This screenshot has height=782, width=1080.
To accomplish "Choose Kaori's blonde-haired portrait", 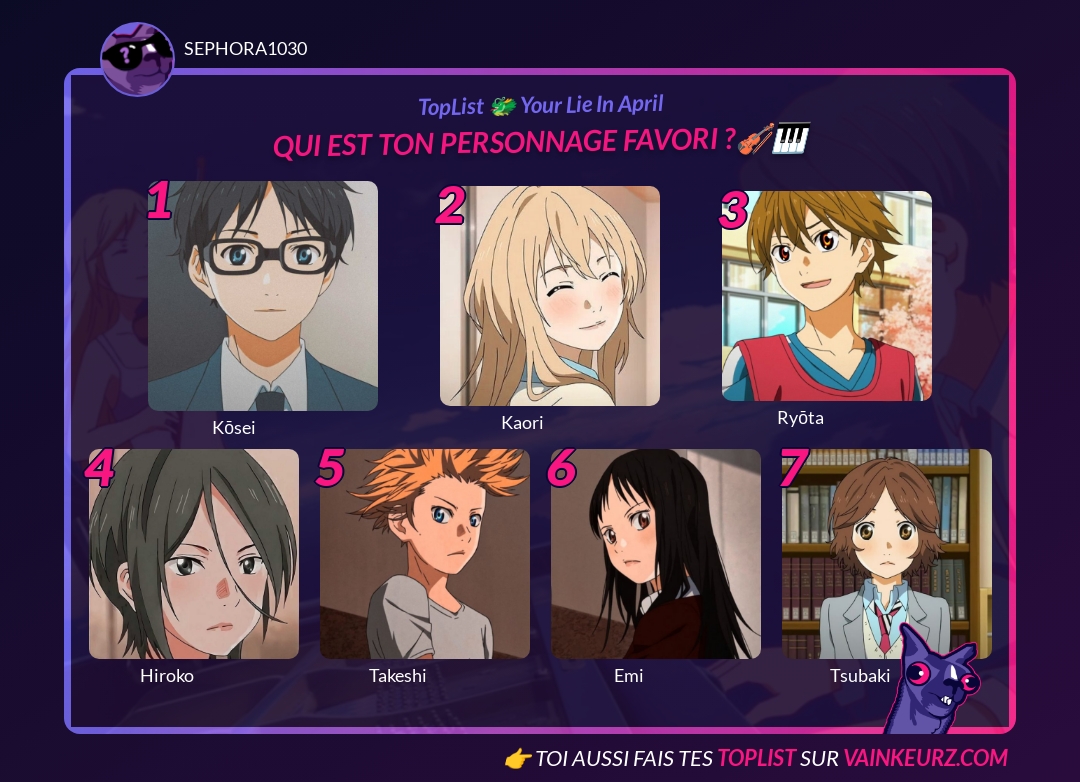I will click(x=550, y=296).
